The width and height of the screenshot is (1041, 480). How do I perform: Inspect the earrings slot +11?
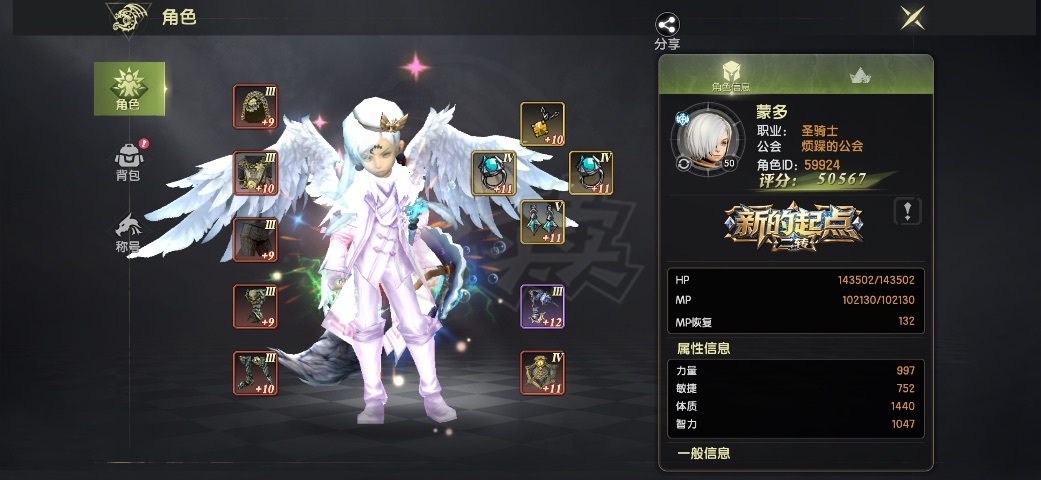pos(542,222)
